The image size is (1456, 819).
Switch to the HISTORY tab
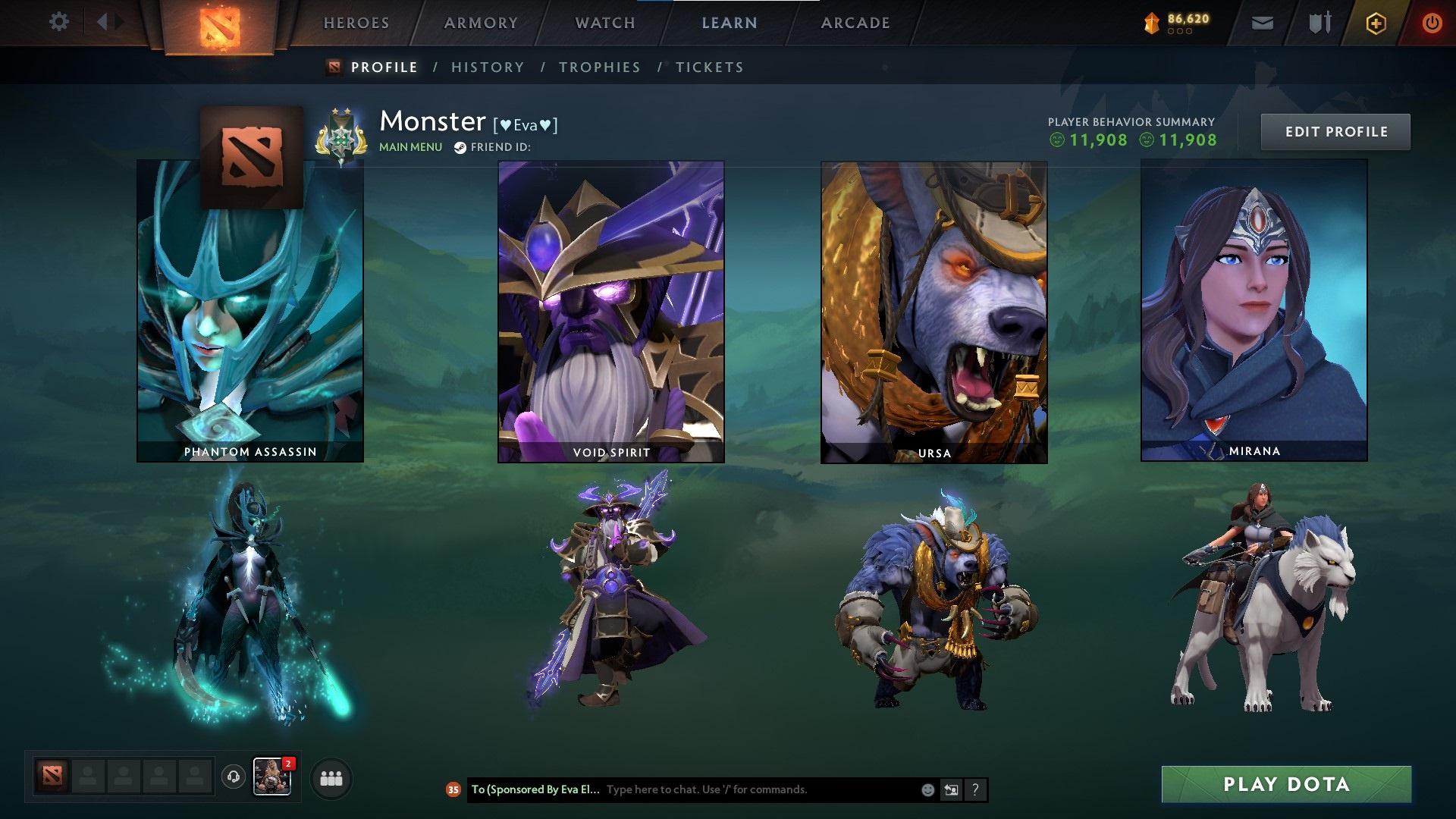(488, 67)
